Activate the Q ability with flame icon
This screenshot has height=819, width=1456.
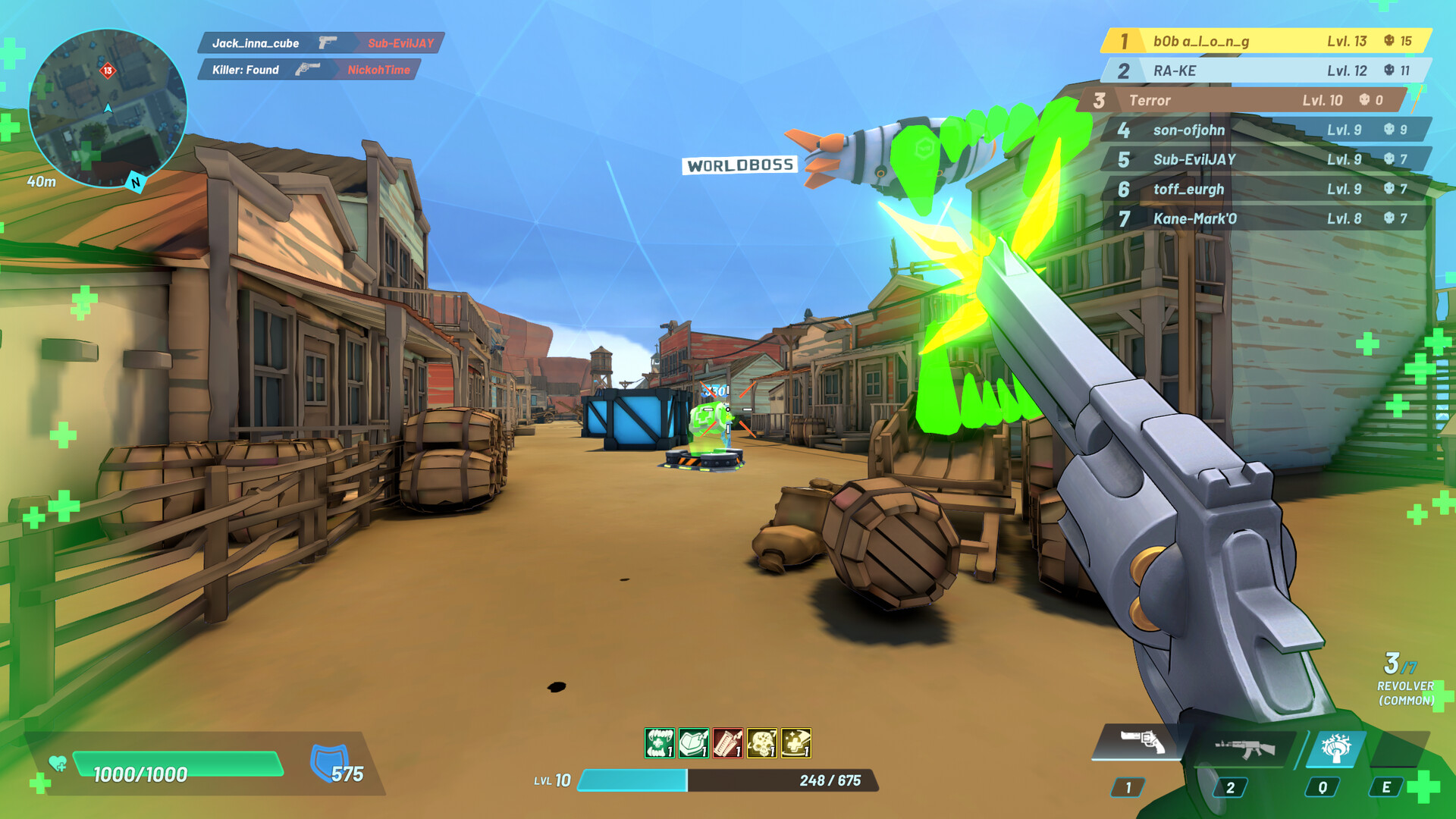(x=1335, y=748)
